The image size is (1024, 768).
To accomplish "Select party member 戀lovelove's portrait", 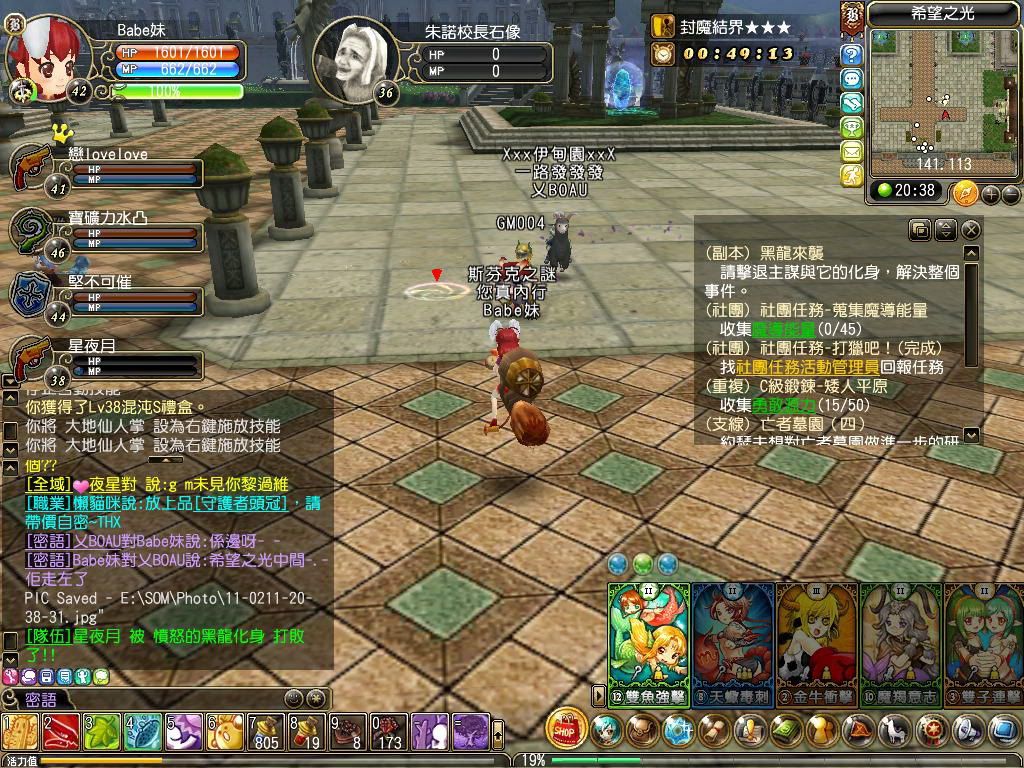I will tap(31, 166).
